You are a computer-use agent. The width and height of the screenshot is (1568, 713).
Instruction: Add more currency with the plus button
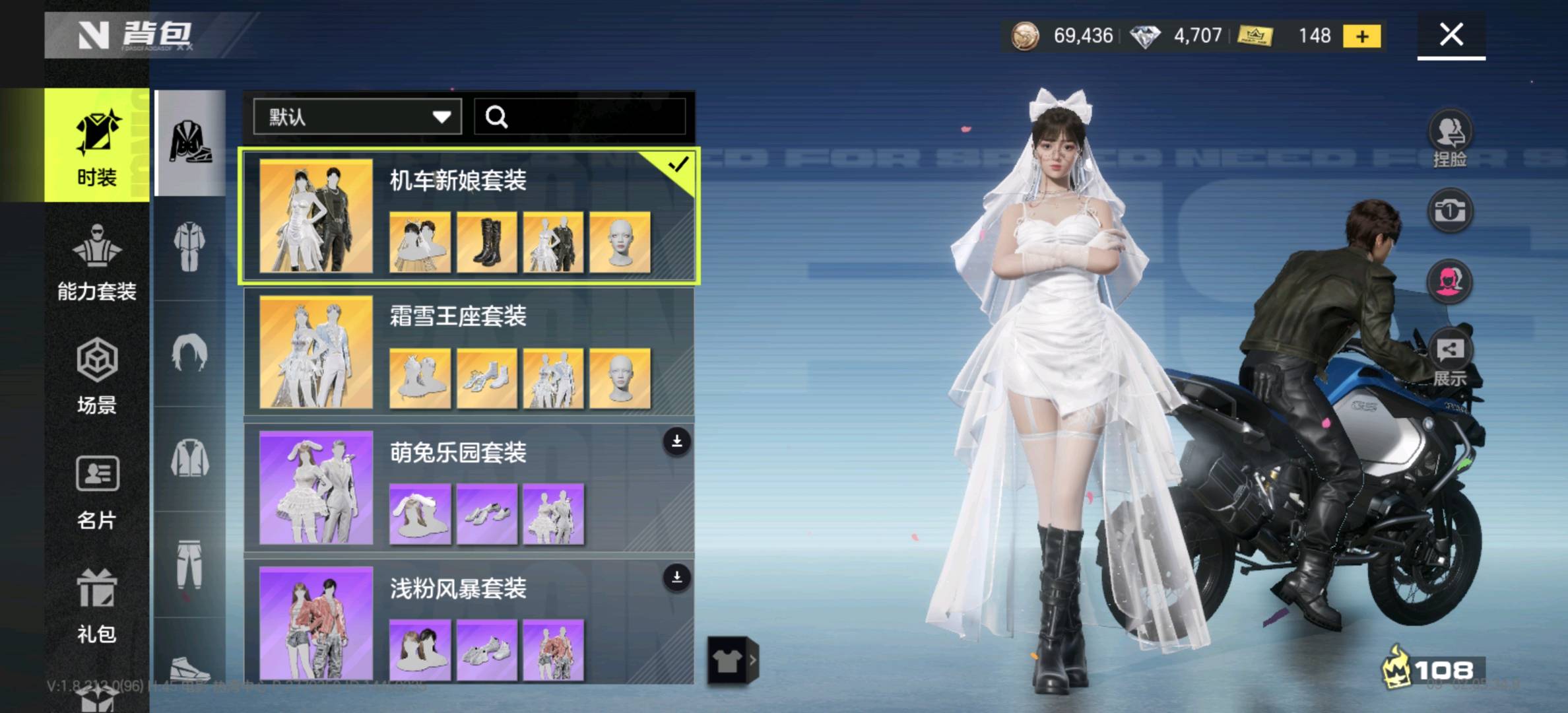(x=1362, y=36)
